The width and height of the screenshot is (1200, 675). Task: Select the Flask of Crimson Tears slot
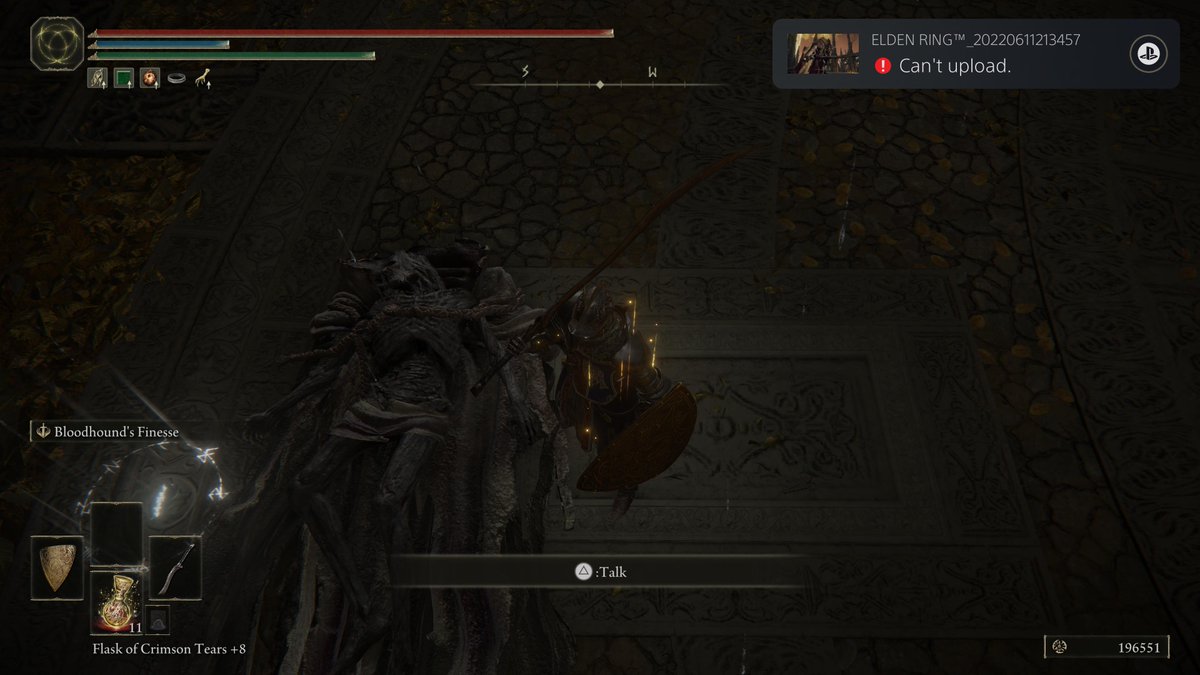click(x=117, y=602)
